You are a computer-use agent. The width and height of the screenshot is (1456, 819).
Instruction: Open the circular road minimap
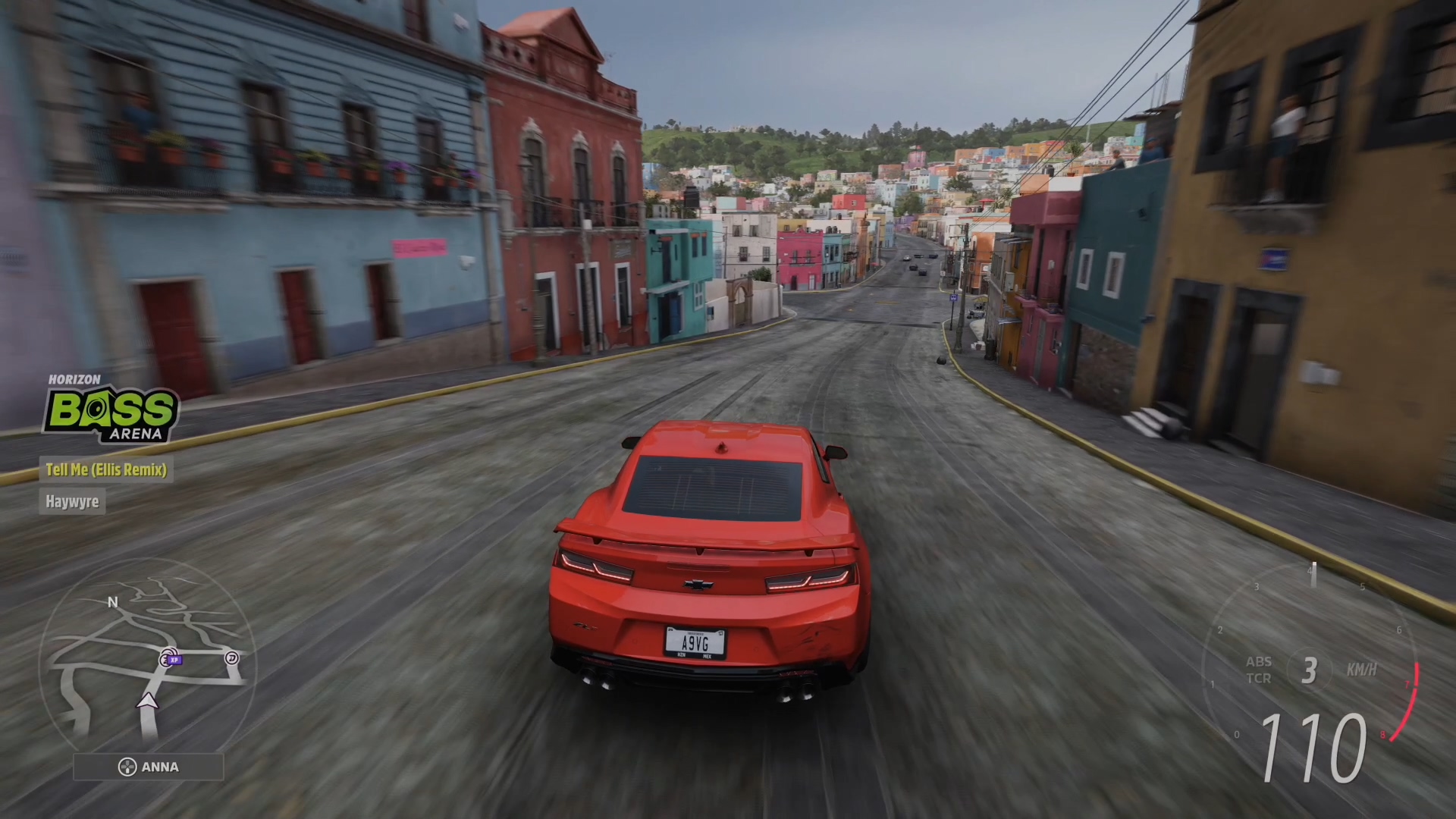147,660
